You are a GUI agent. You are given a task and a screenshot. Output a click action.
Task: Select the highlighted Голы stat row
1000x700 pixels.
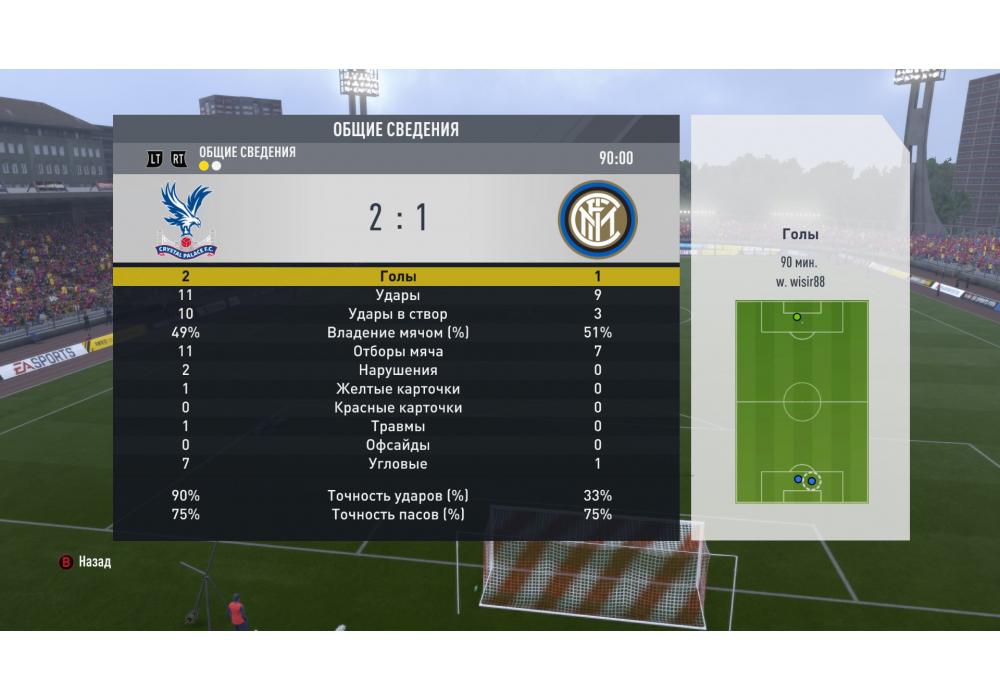pos(398,277)
